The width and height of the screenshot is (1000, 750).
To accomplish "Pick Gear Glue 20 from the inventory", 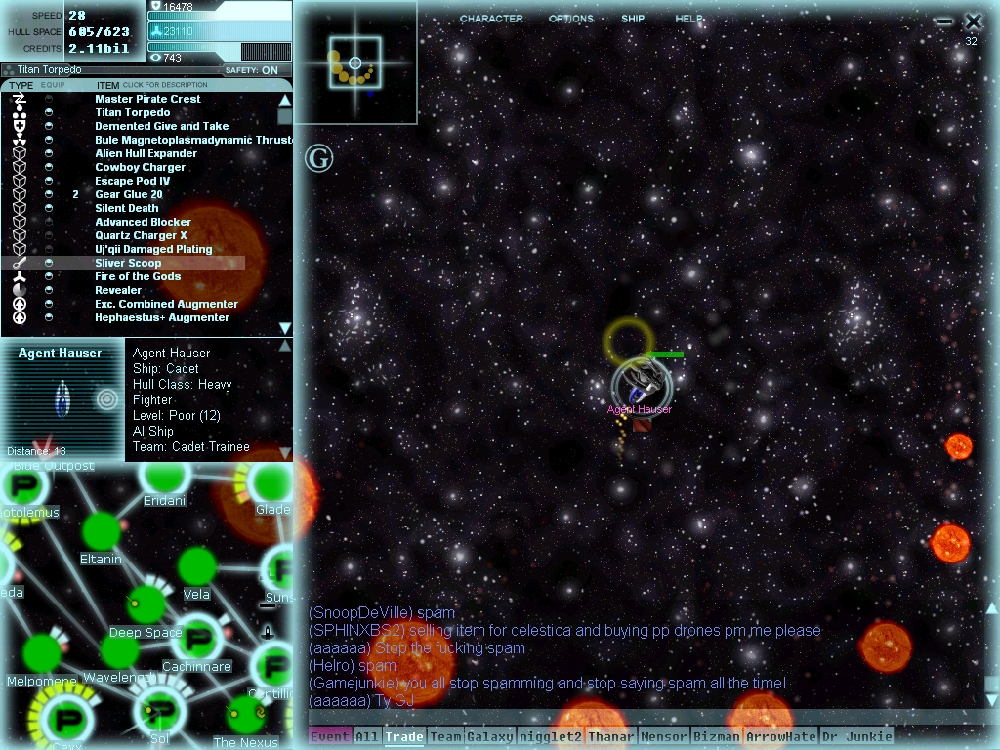I will (129, 195).
